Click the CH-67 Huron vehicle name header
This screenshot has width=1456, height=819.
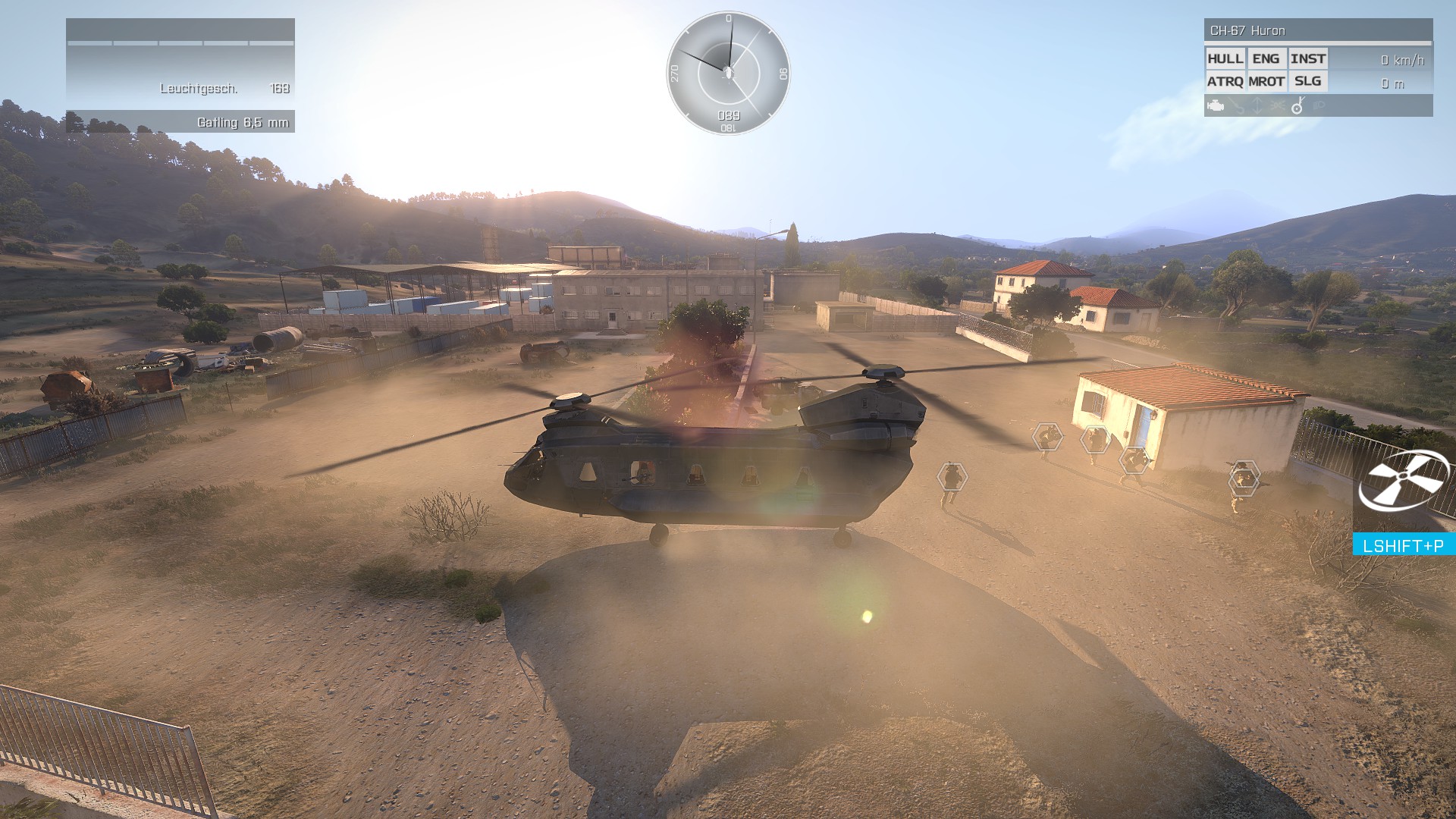(1247, 30)
